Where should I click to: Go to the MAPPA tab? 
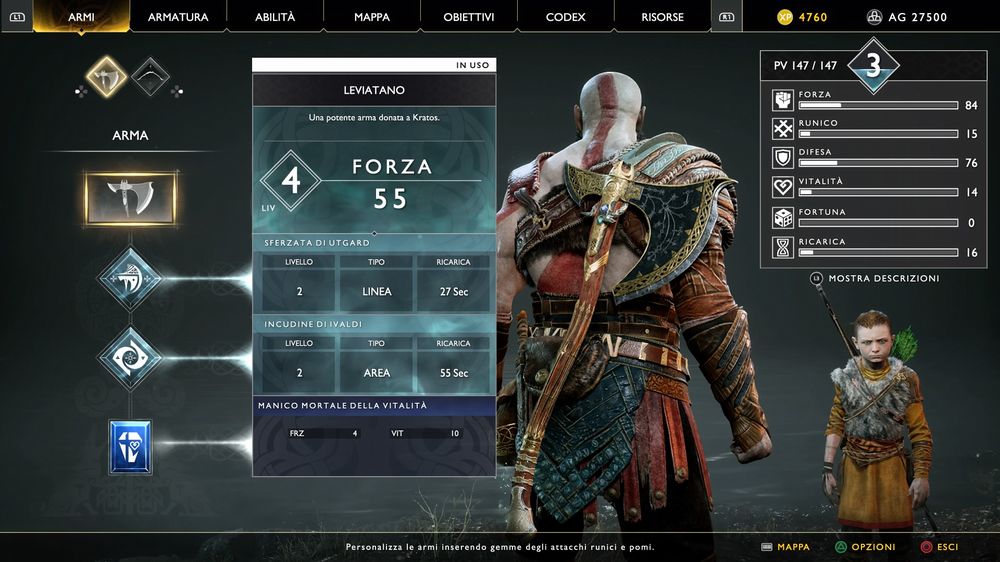(x=372, y=17)
